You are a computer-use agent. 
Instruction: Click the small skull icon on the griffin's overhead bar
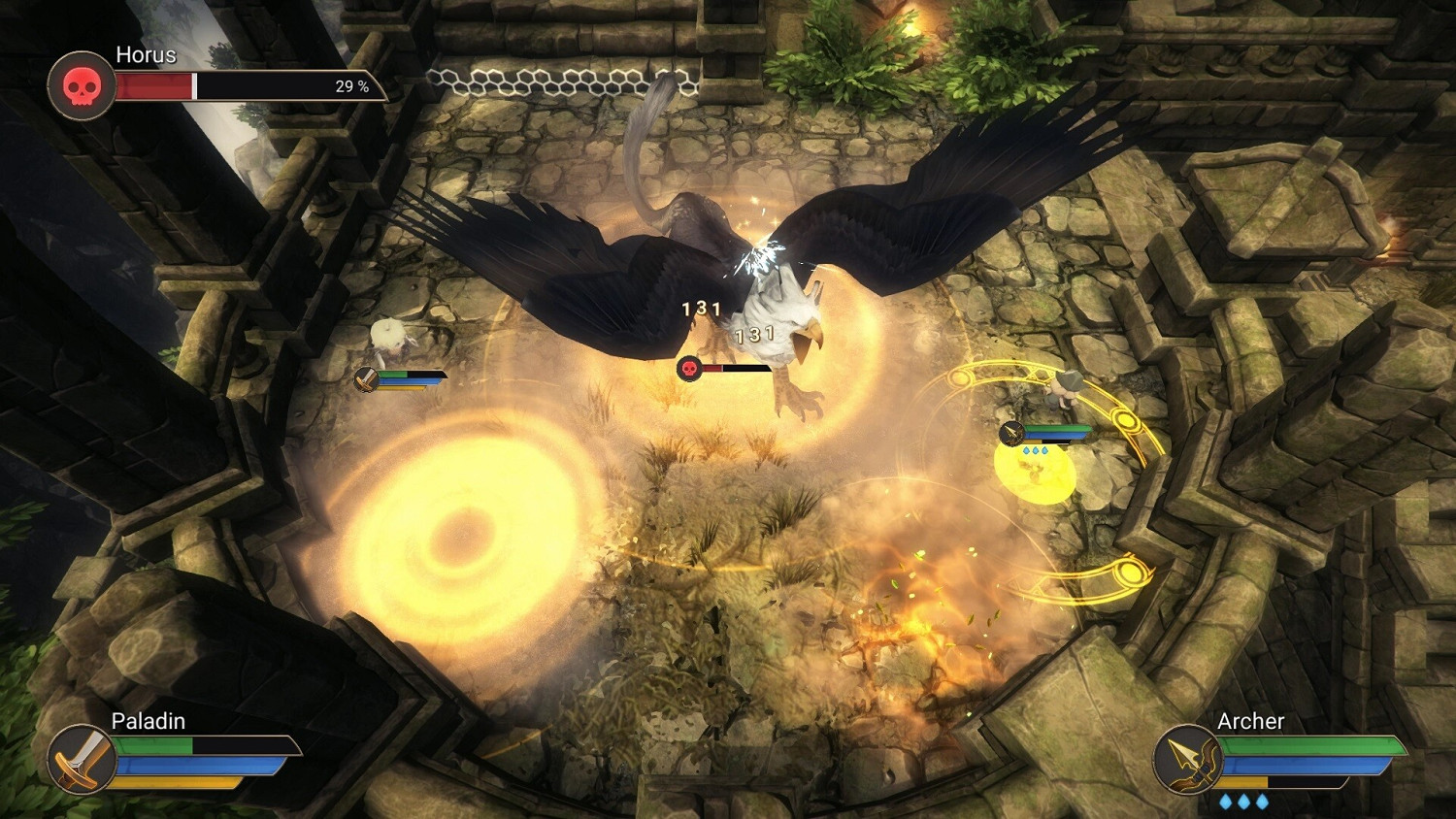click(689, 369)
